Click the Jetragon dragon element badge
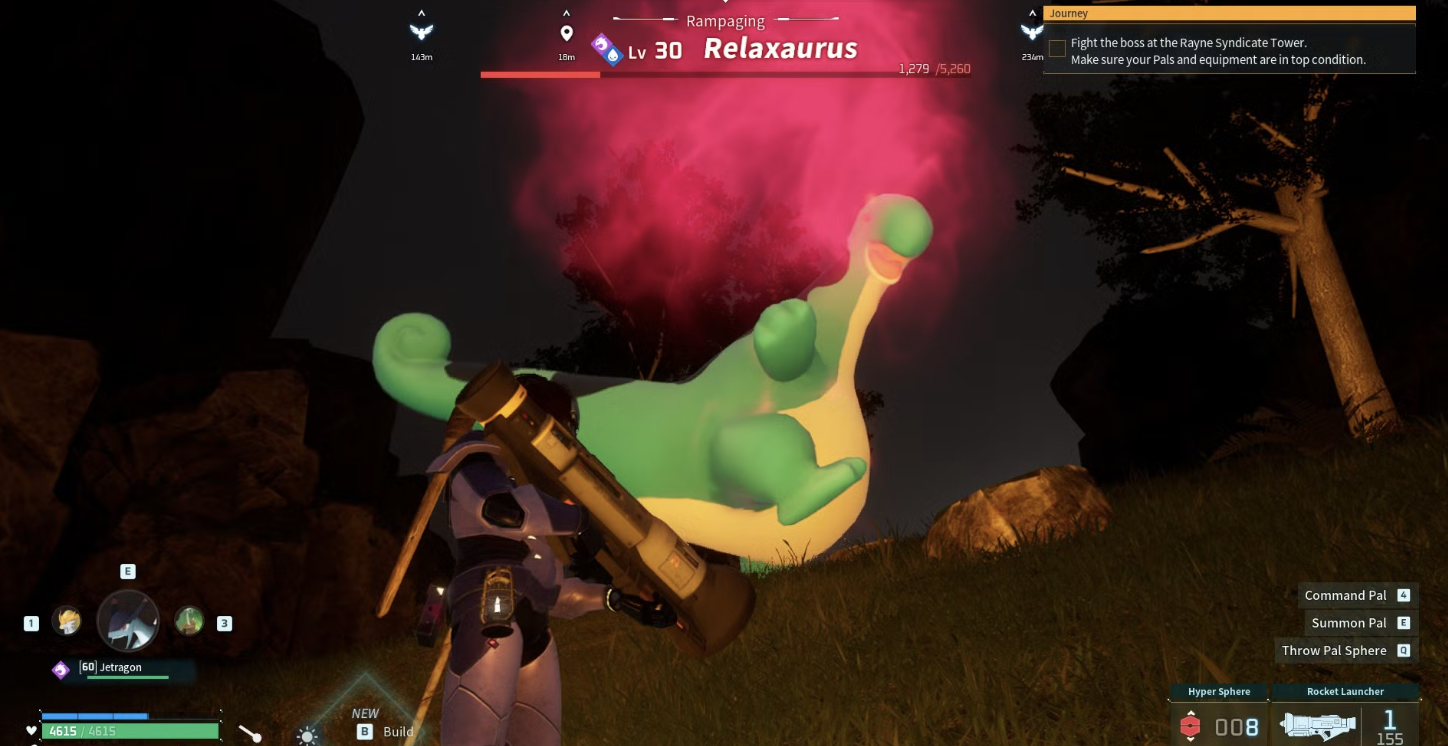 61,669
